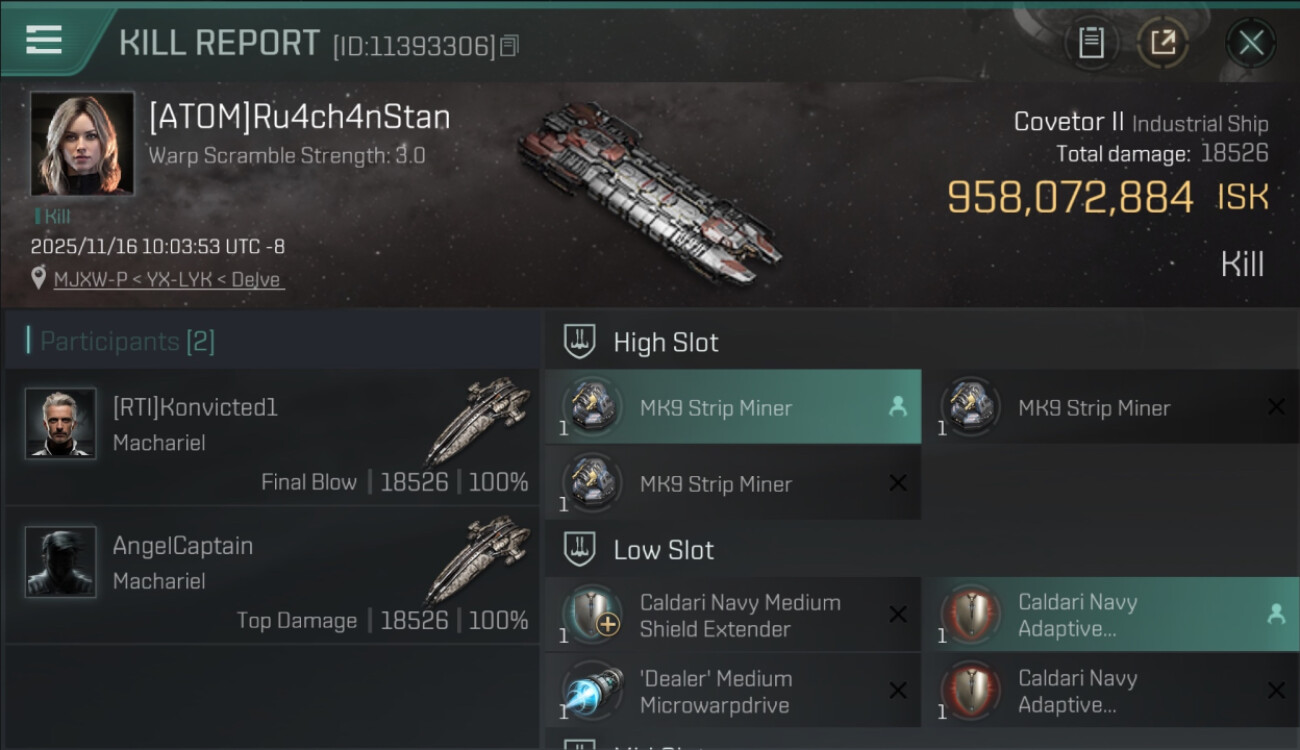Close the Kill Report window

pyautogui.click(x=1251, y=43)
